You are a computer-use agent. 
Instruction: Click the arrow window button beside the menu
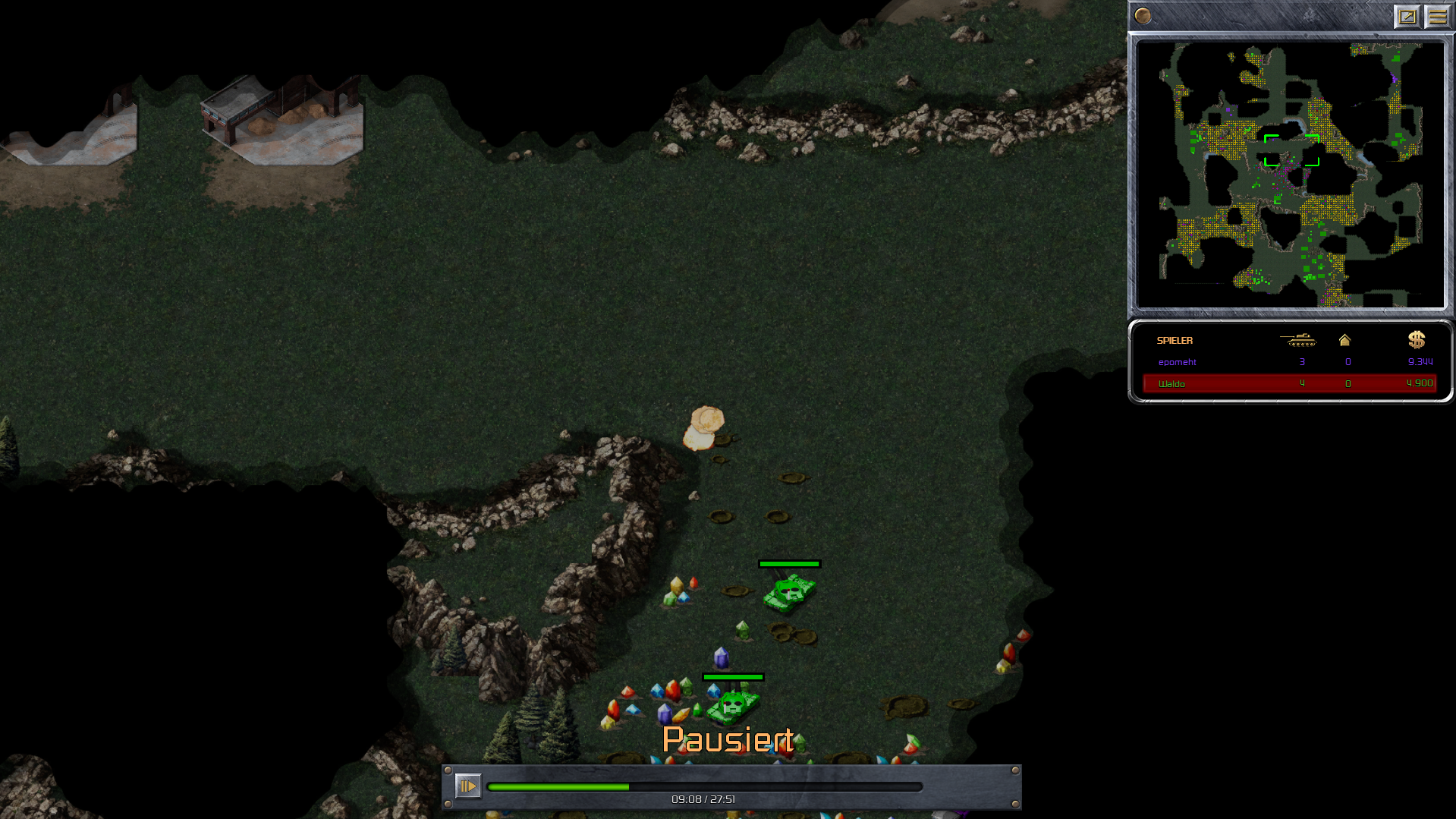1407,16
